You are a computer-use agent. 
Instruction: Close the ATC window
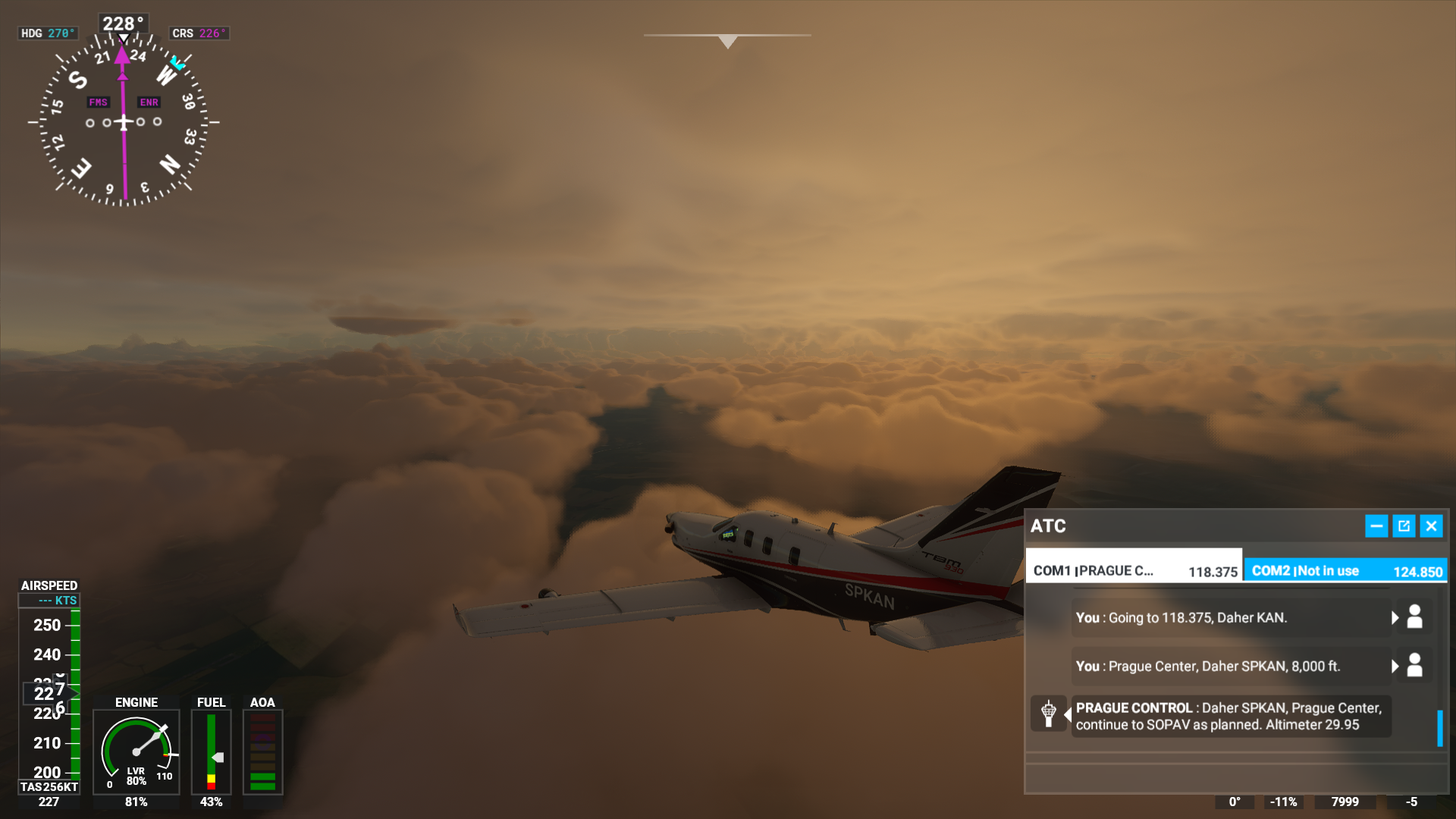[1431, 526]
